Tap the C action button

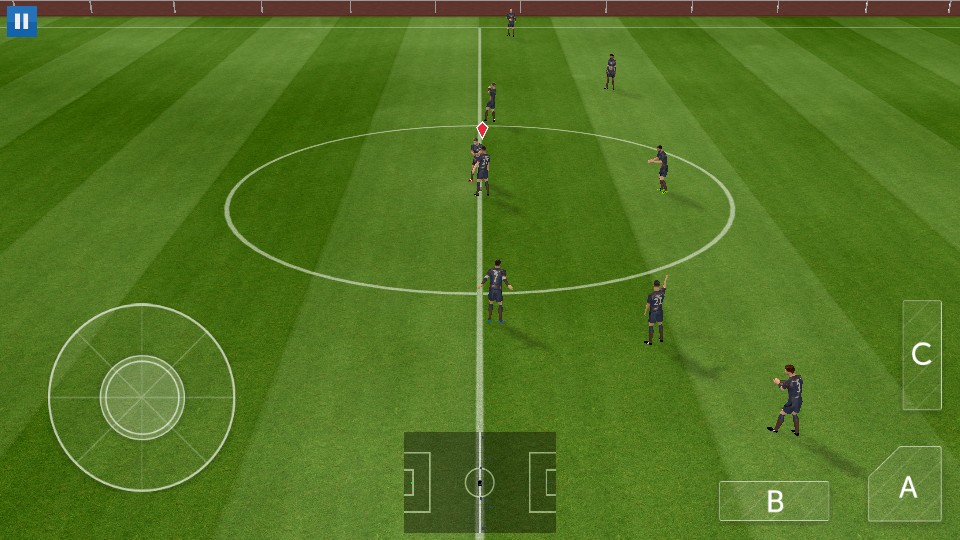[922, 355]
